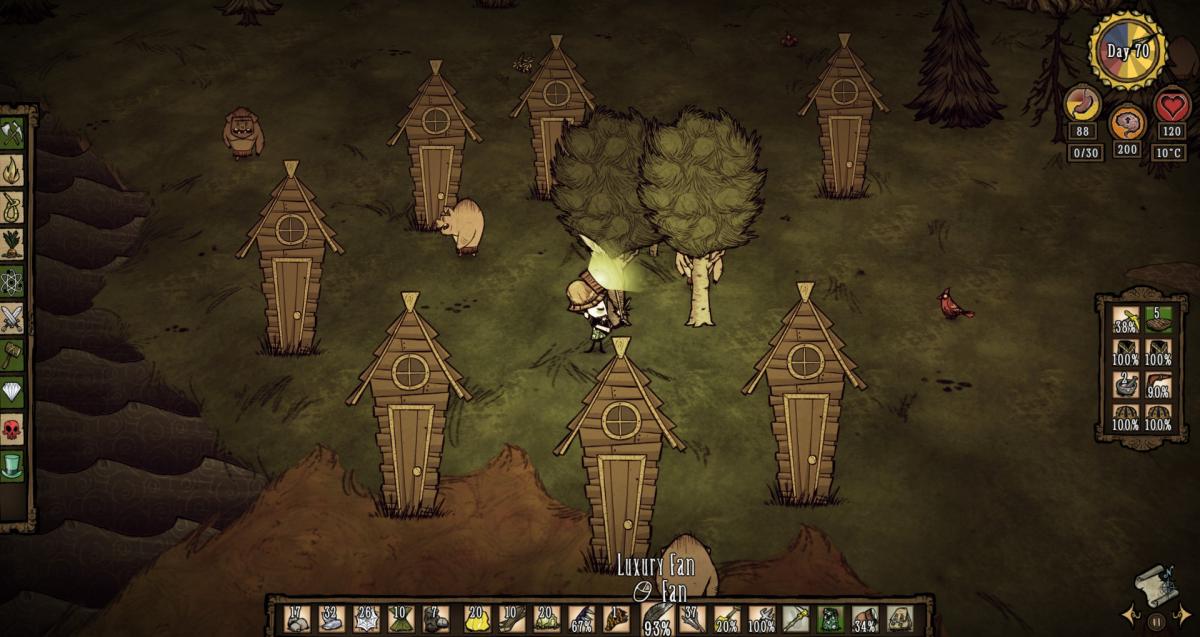
Task: Select the gold nugget stack of 20
Action: point(475,618)
